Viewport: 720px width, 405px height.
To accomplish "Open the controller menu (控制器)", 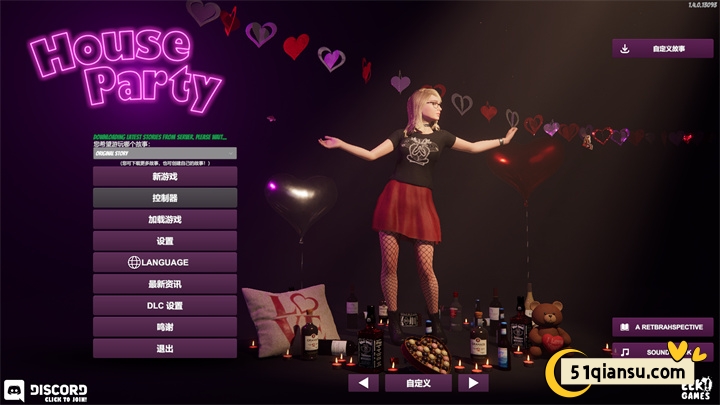I will point(165,198).
